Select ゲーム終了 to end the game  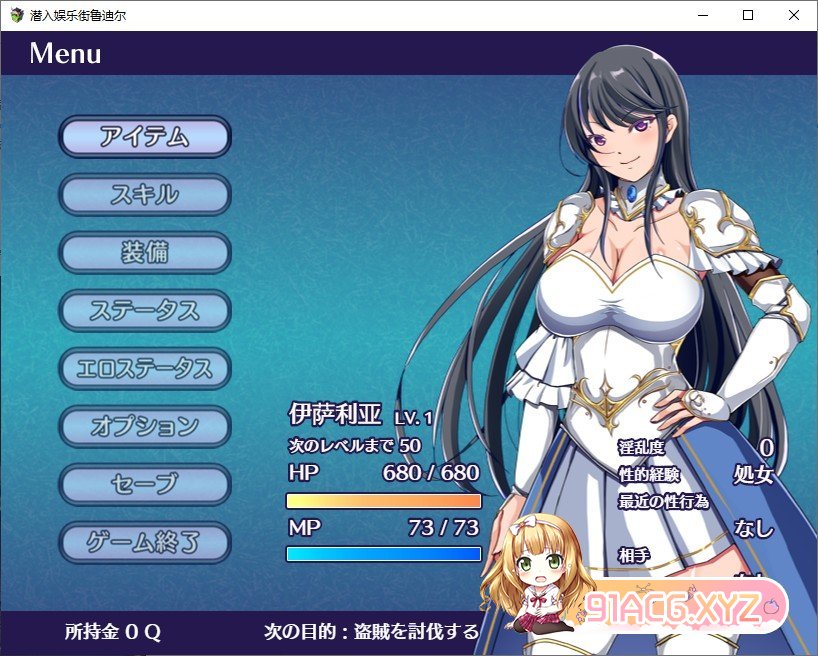click(x=145, y=543)
